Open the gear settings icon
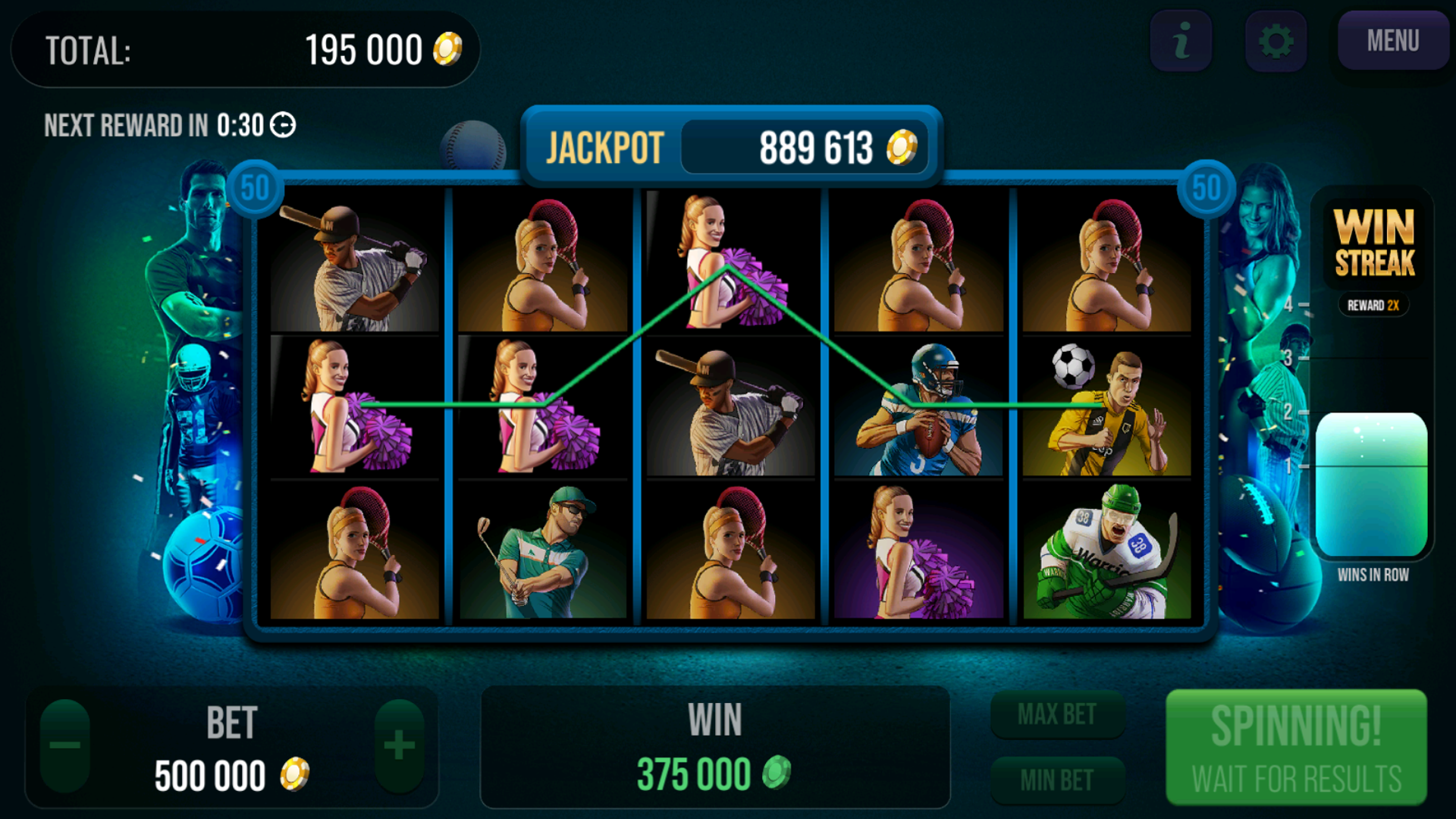Image resolution: width=1456 pixels, height=819 pixels. [1276, 41]
